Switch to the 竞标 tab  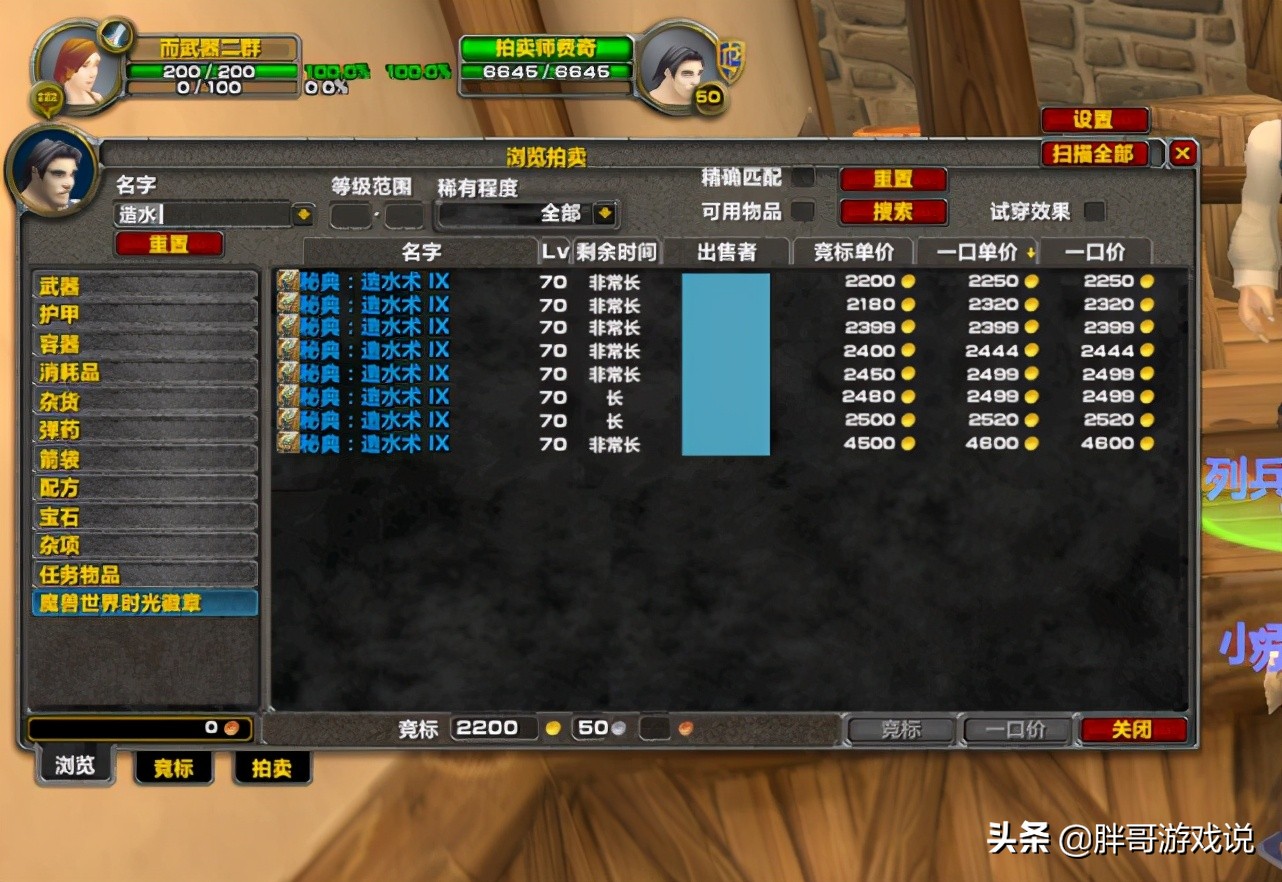coord(173,768)
